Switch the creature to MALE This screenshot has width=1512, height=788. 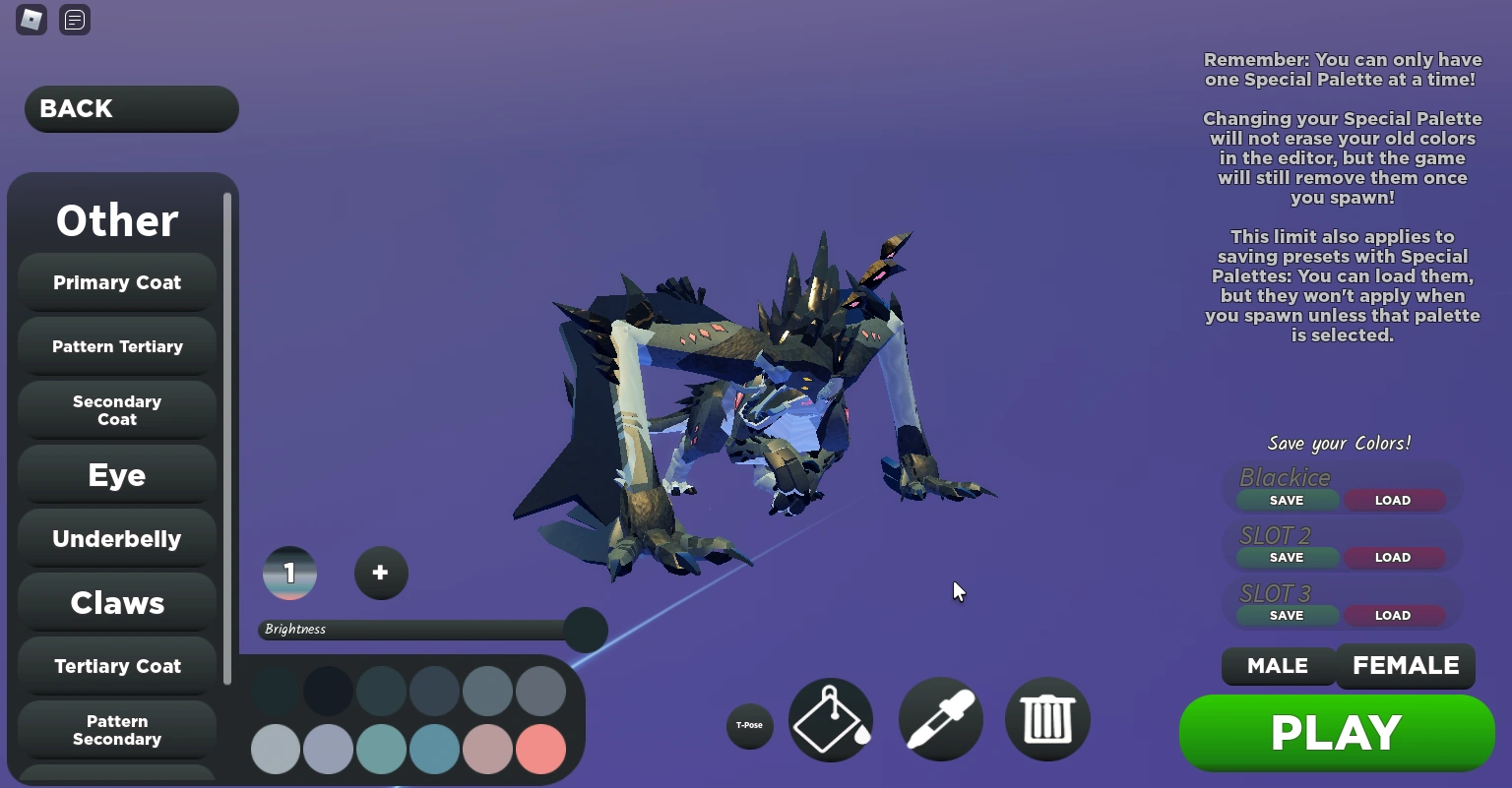(x=1278, y=666)
